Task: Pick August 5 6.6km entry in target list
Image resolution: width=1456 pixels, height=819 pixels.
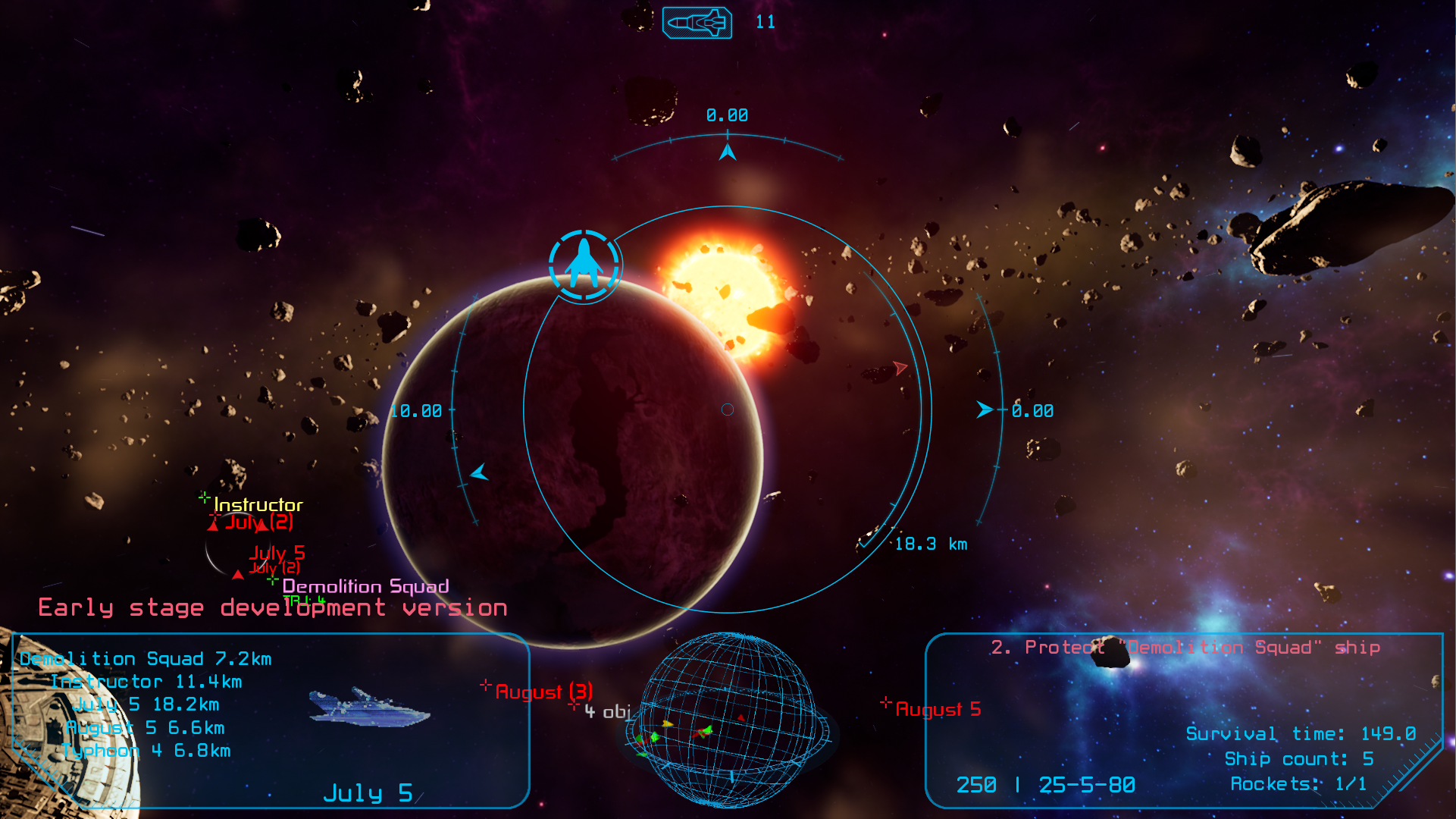Action: 146,728
